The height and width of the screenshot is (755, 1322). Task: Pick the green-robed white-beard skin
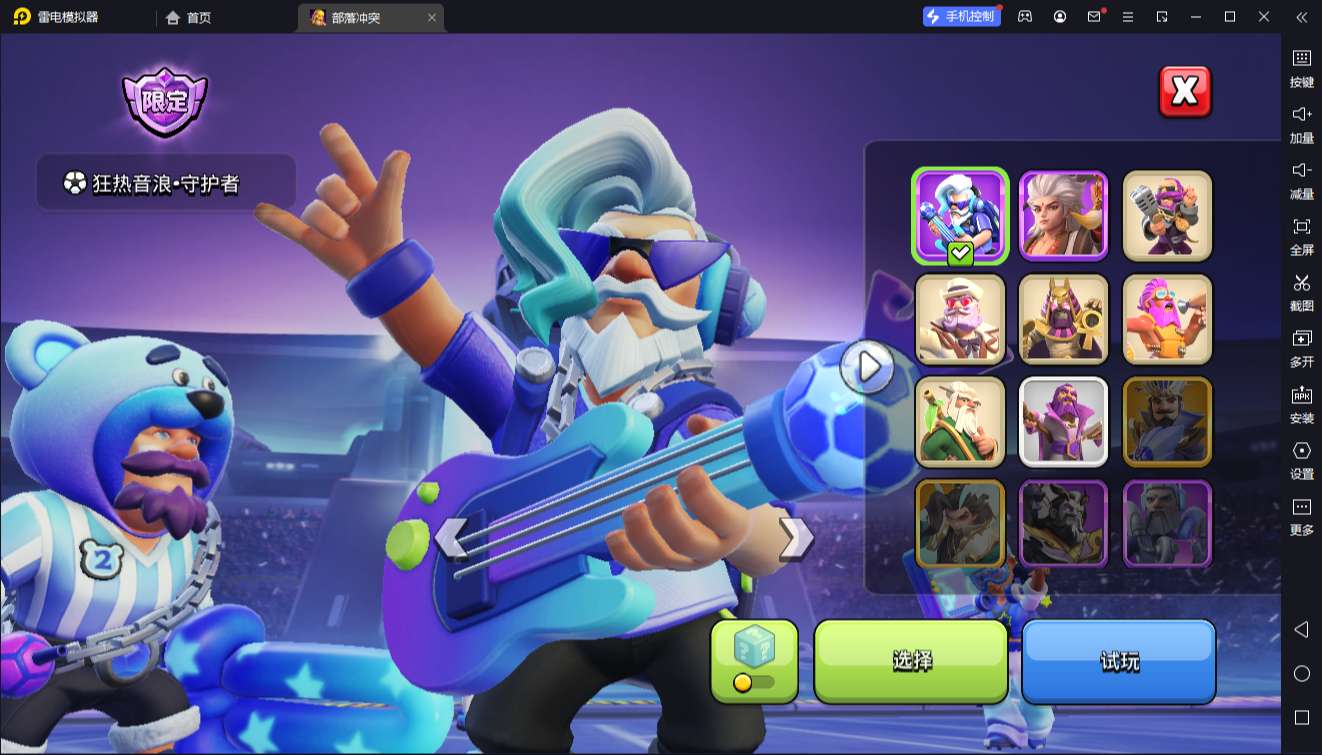pos(959,421)
